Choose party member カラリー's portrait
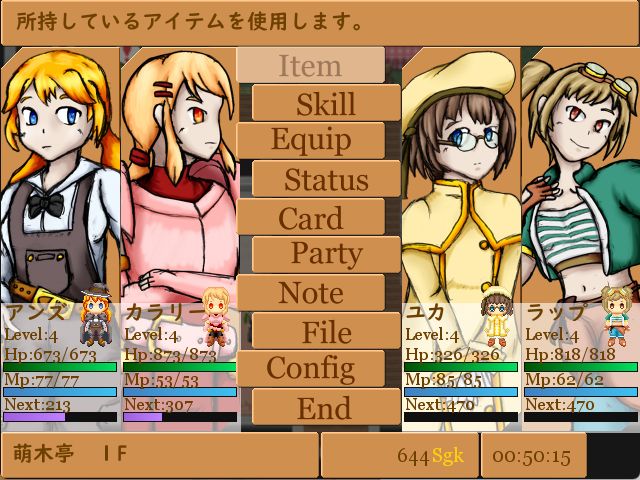The width and height of the screenshot is (640, 480). (178, 170)
